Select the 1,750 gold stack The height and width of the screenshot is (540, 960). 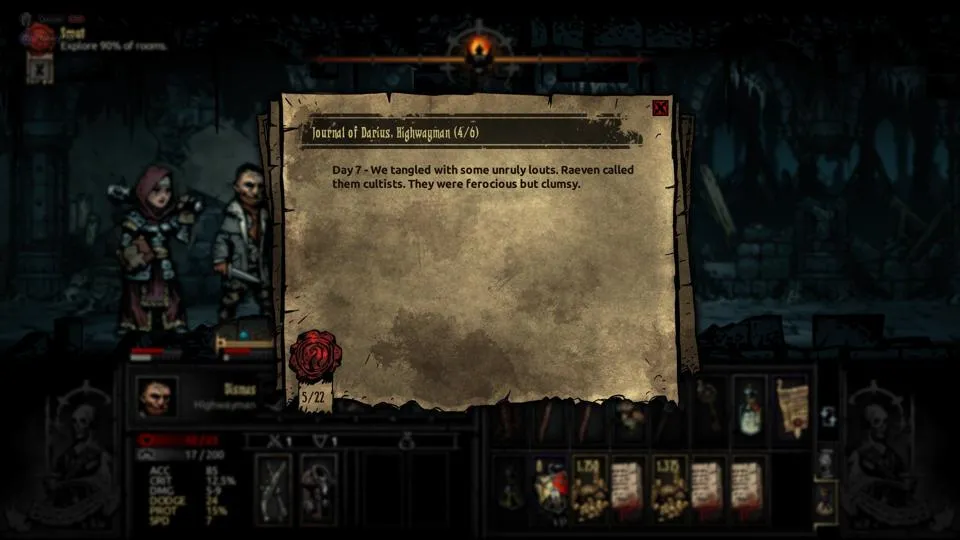(x=589, y=489)
